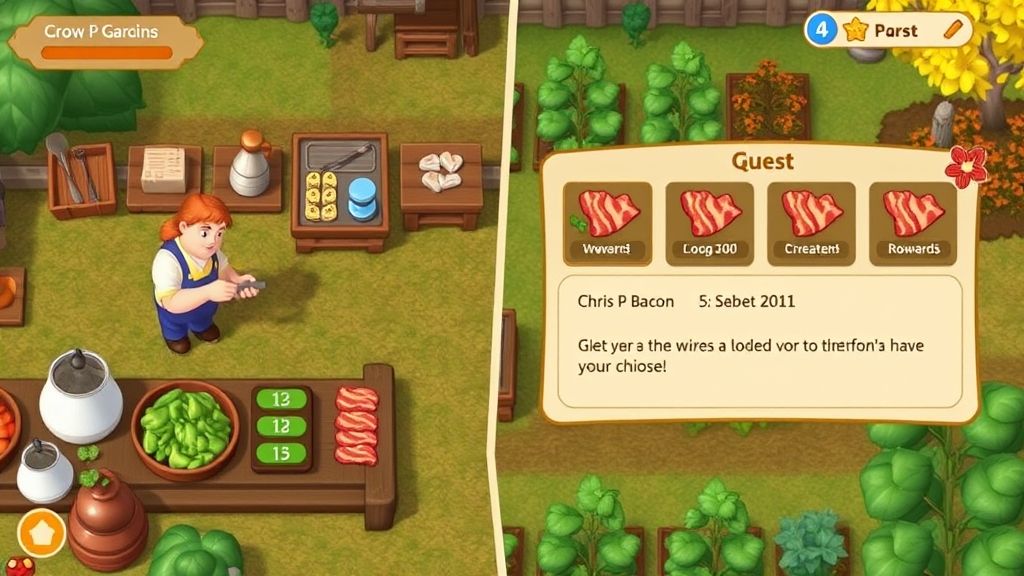Open the blue level 4 badge
The width and height of the screenshot is (1024, 576).
tap(822, 30)
